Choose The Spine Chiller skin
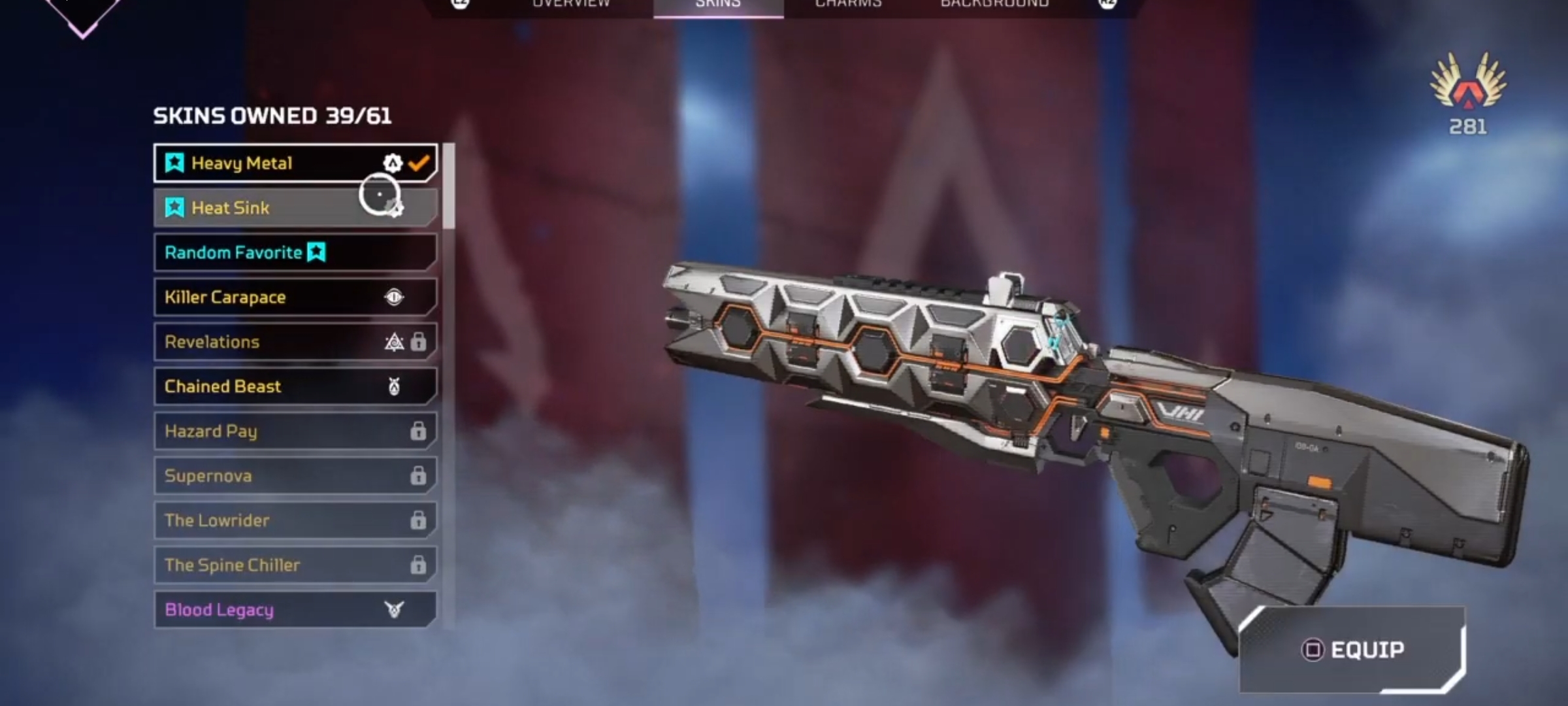Image resolution: width=1568 pixels, height=706 pixels. pyautogui.click(x=294, y=565)
